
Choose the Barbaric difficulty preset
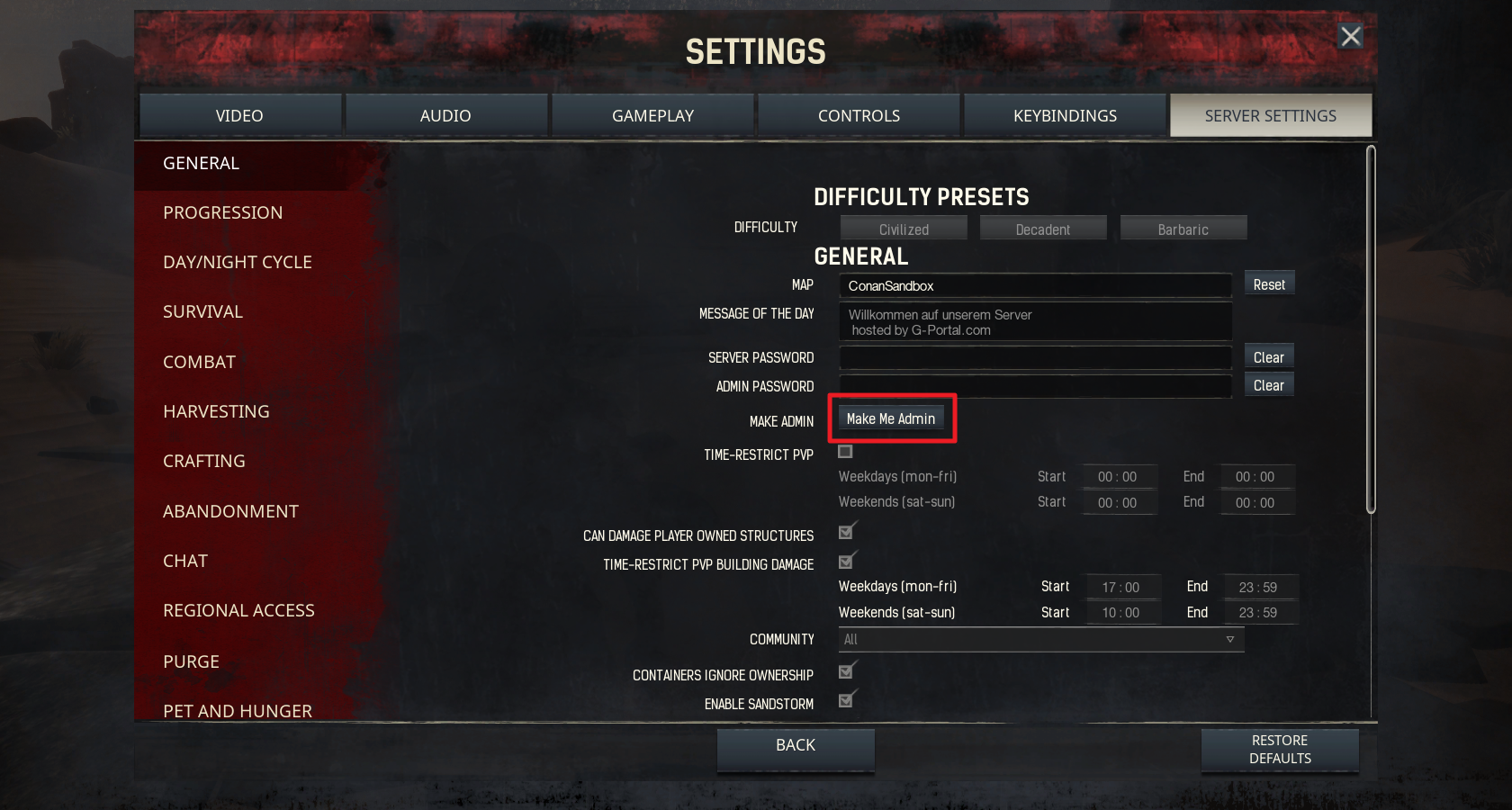click(x=1183, y=228)
